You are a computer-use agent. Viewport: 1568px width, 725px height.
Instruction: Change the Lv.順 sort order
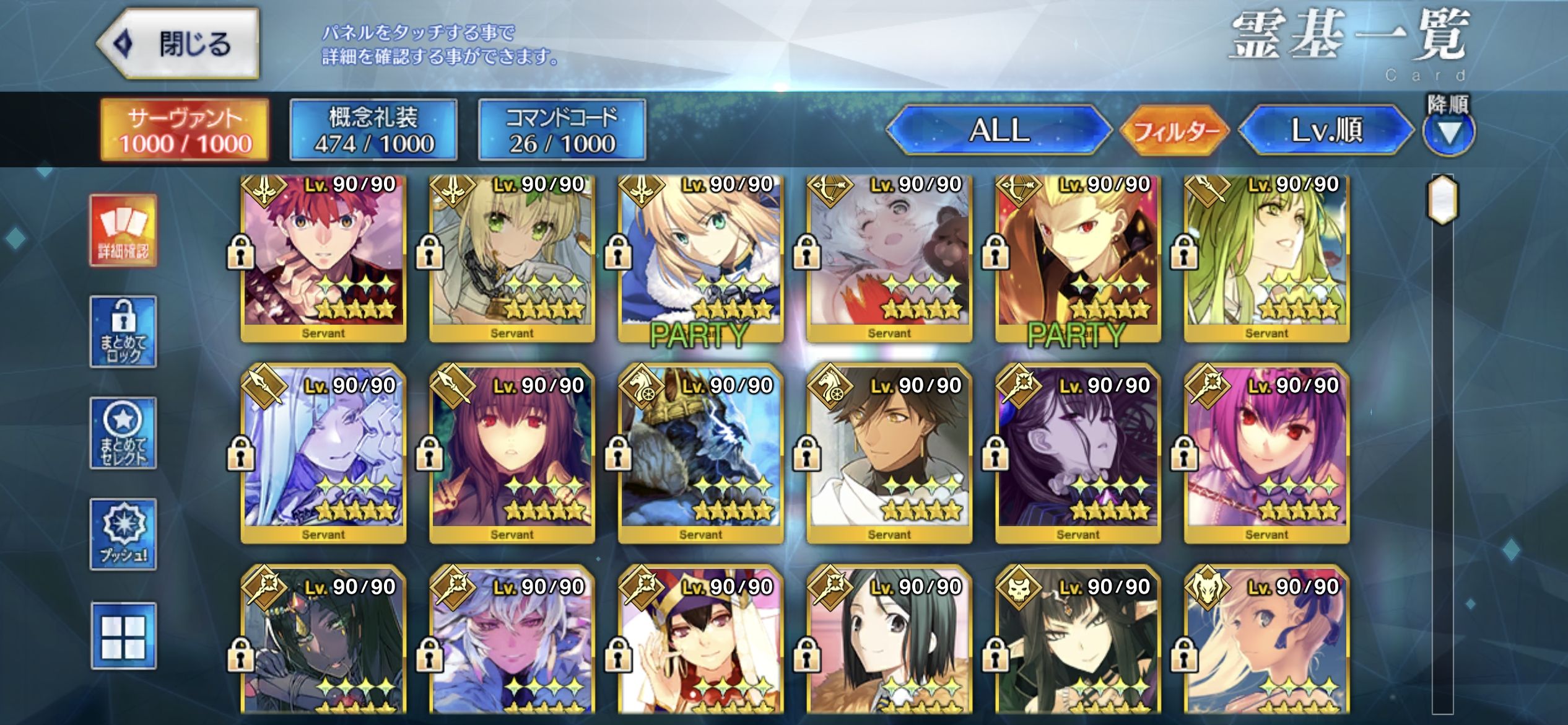click(1325, 130)
